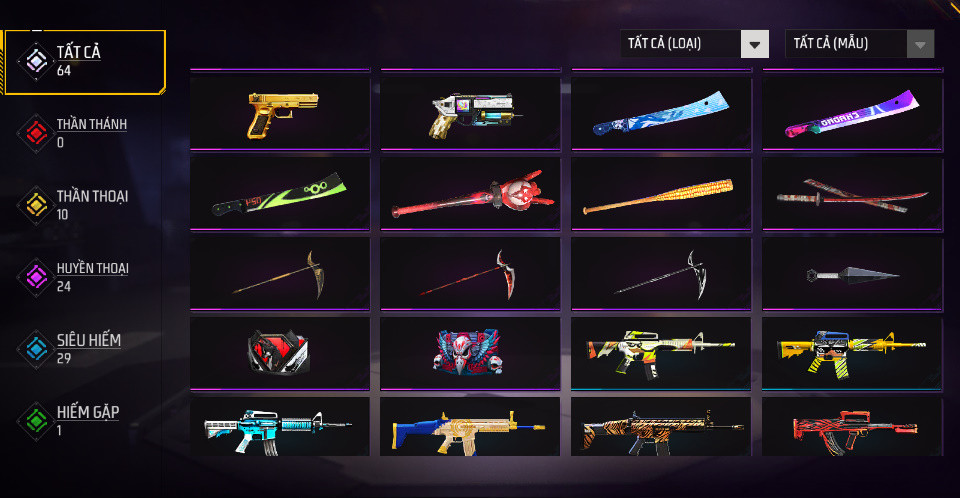Choose the winged skull emblem item
960x498 pixels.
tap(470, 352)
